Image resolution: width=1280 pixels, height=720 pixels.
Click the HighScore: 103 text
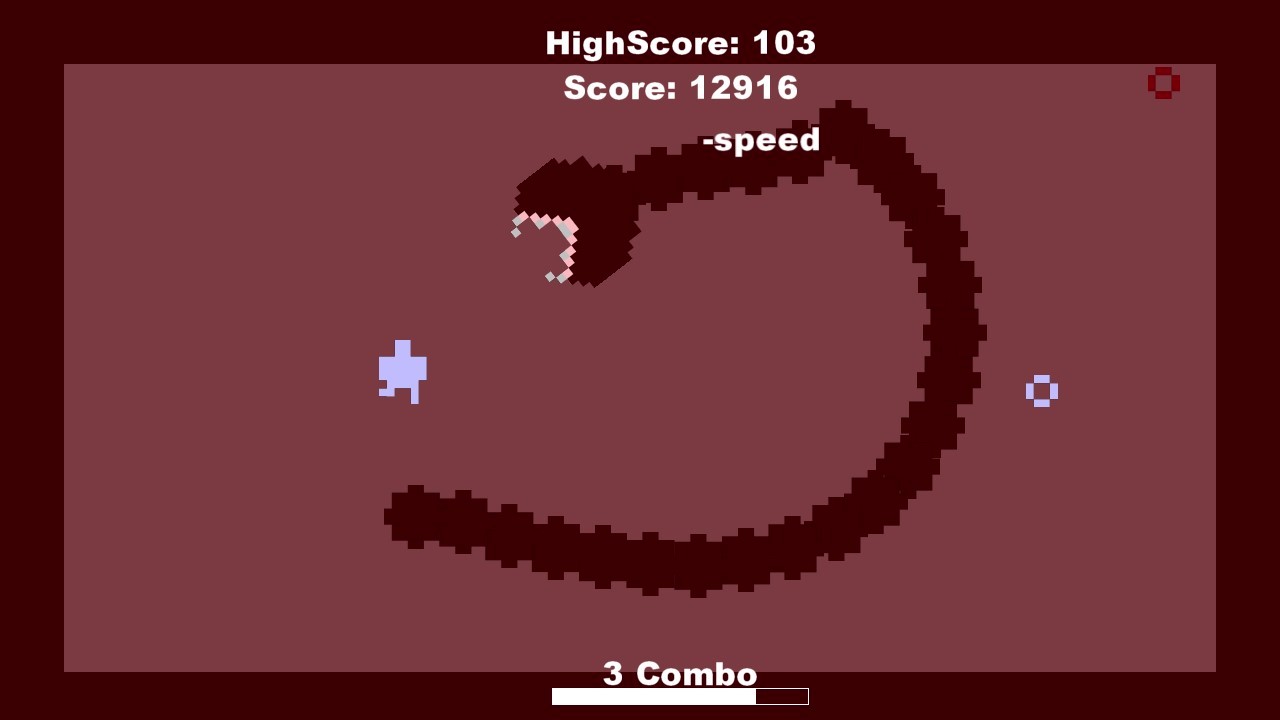[x=679, y=42]
